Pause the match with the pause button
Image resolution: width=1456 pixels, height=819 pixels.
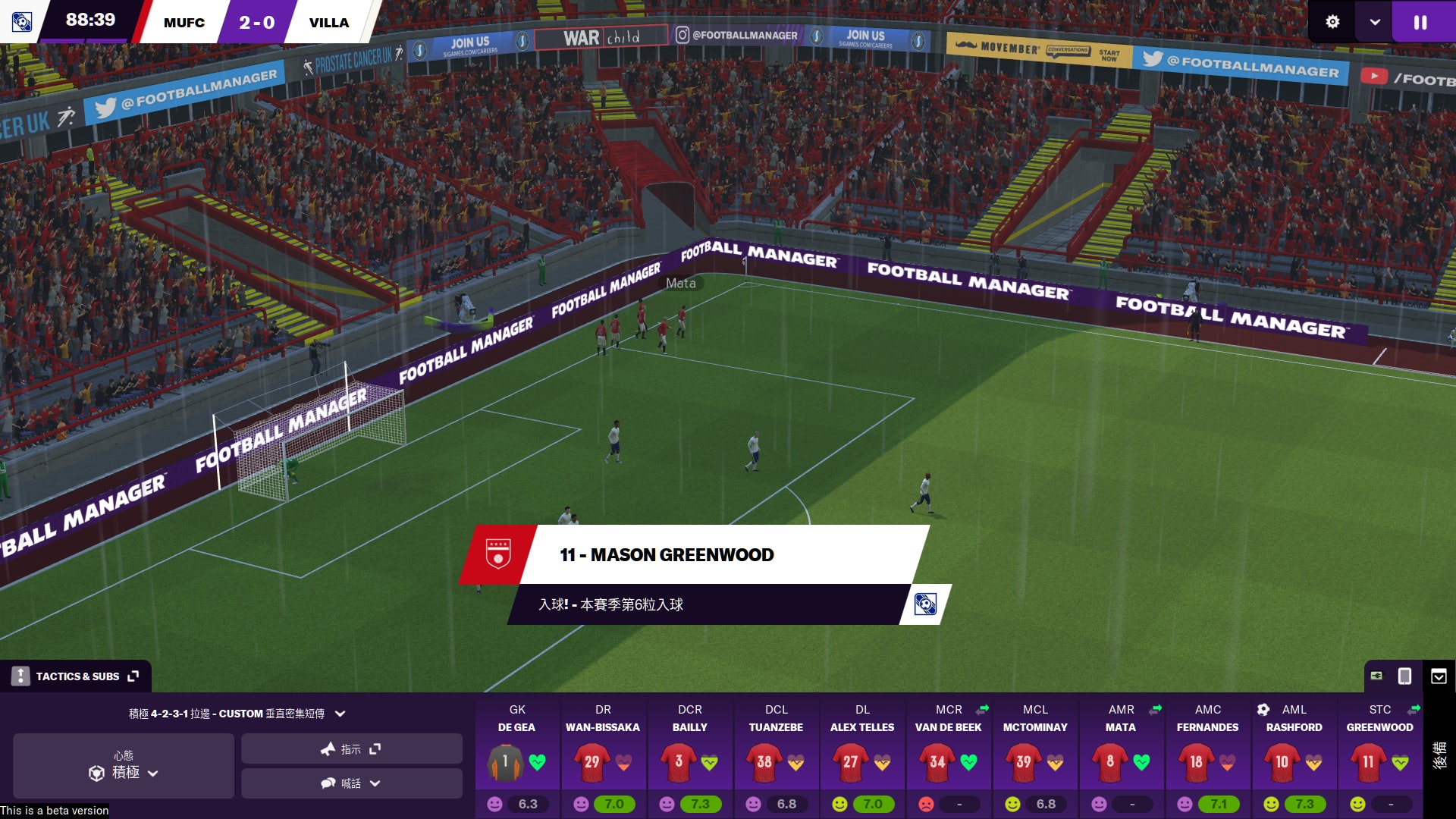(1420, 22)
